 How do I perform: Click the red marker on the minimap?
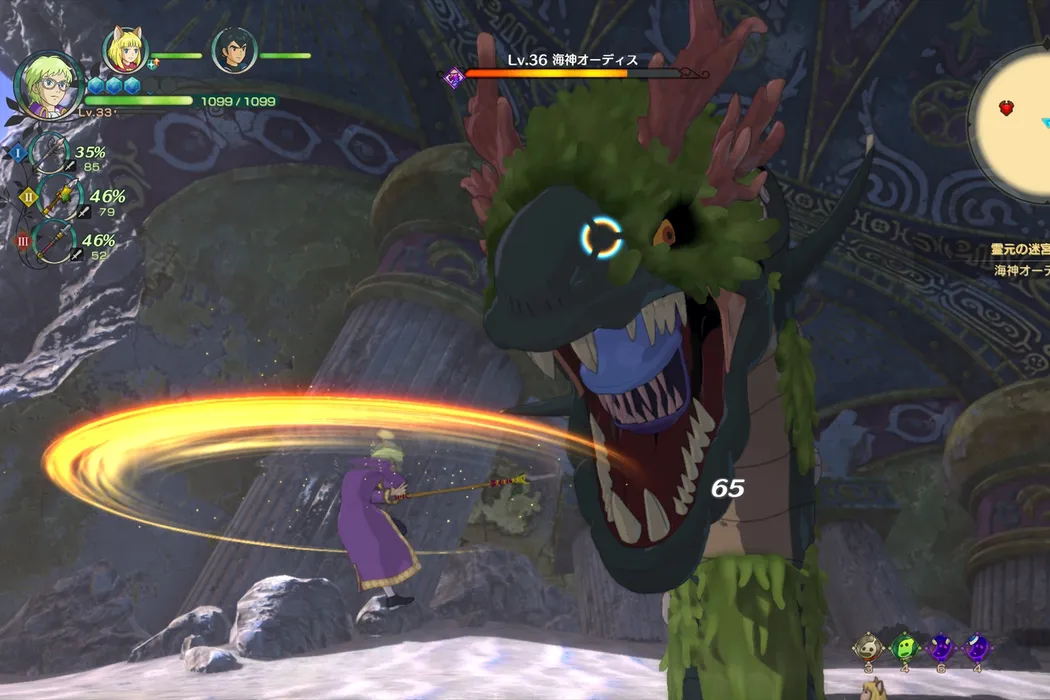click(x=1006, y=108)
